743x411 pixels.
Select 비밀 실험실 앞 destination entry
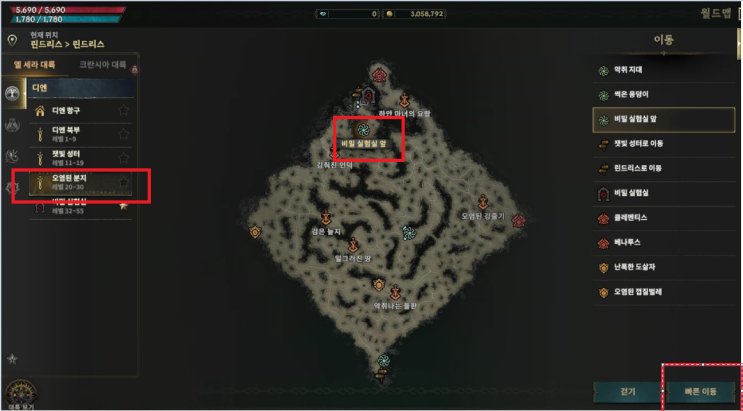tap(664, 120)
